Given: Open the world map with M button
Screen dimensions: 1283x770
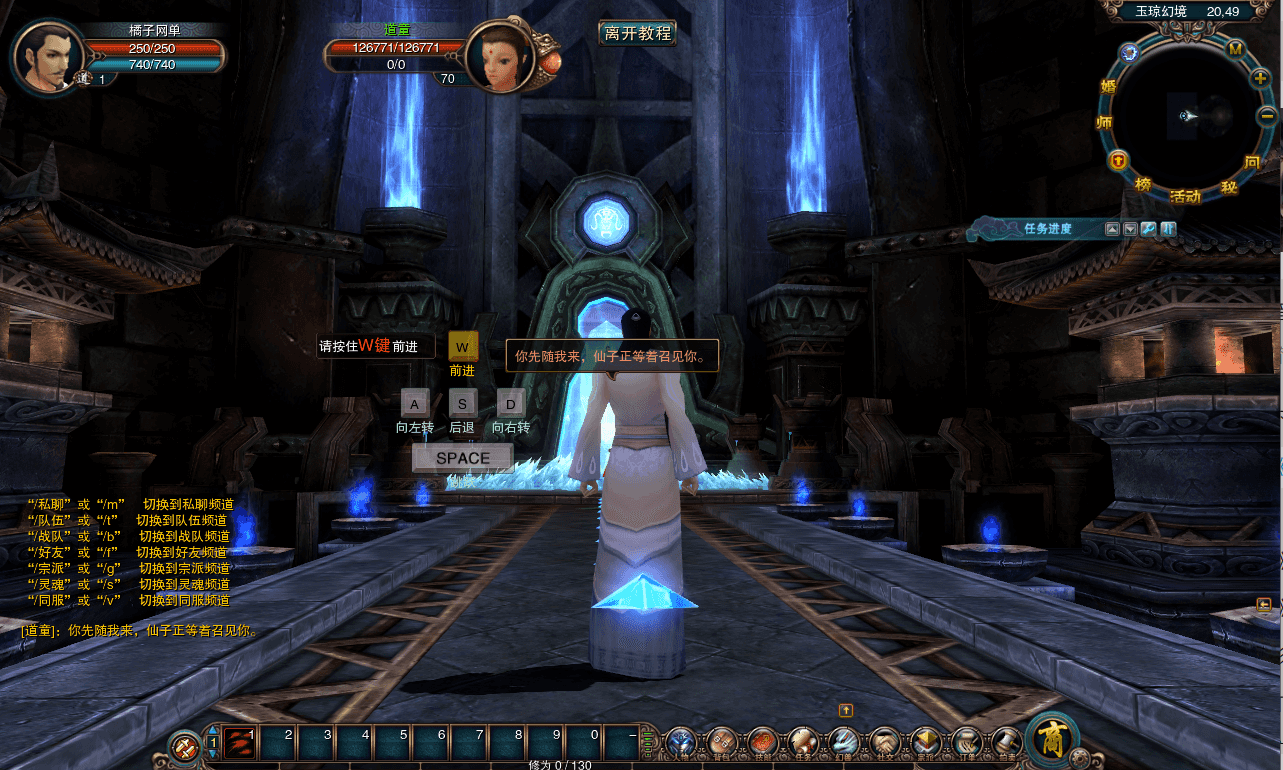Looking at the screenshot, I should [1235, 49].
